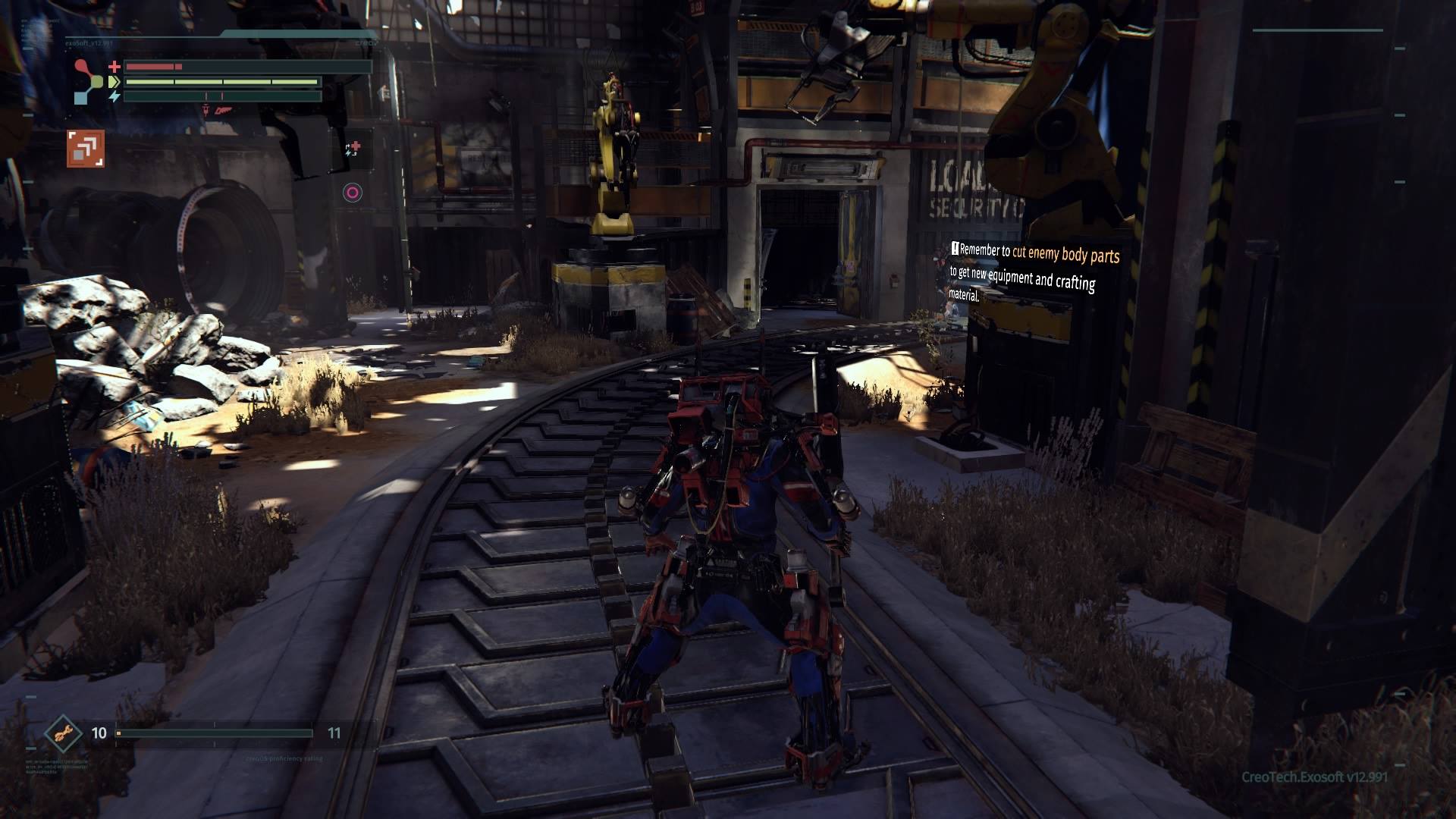This screenshot has height=819, width=1456.
Task: Click the cut enemy body parts tip
Action: 1034,271
